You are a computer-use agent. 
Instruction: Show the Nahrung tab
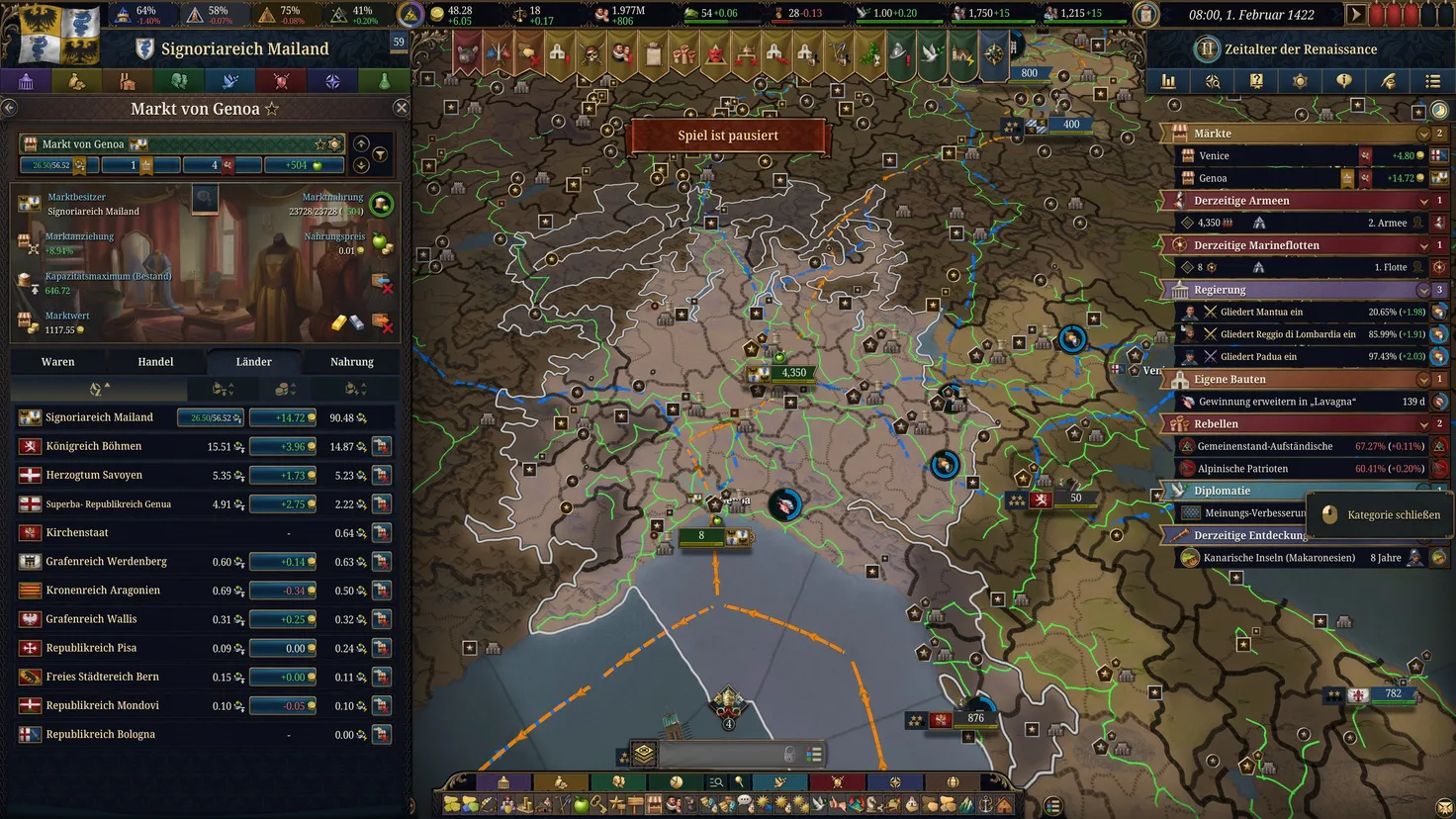click(351, 362)
